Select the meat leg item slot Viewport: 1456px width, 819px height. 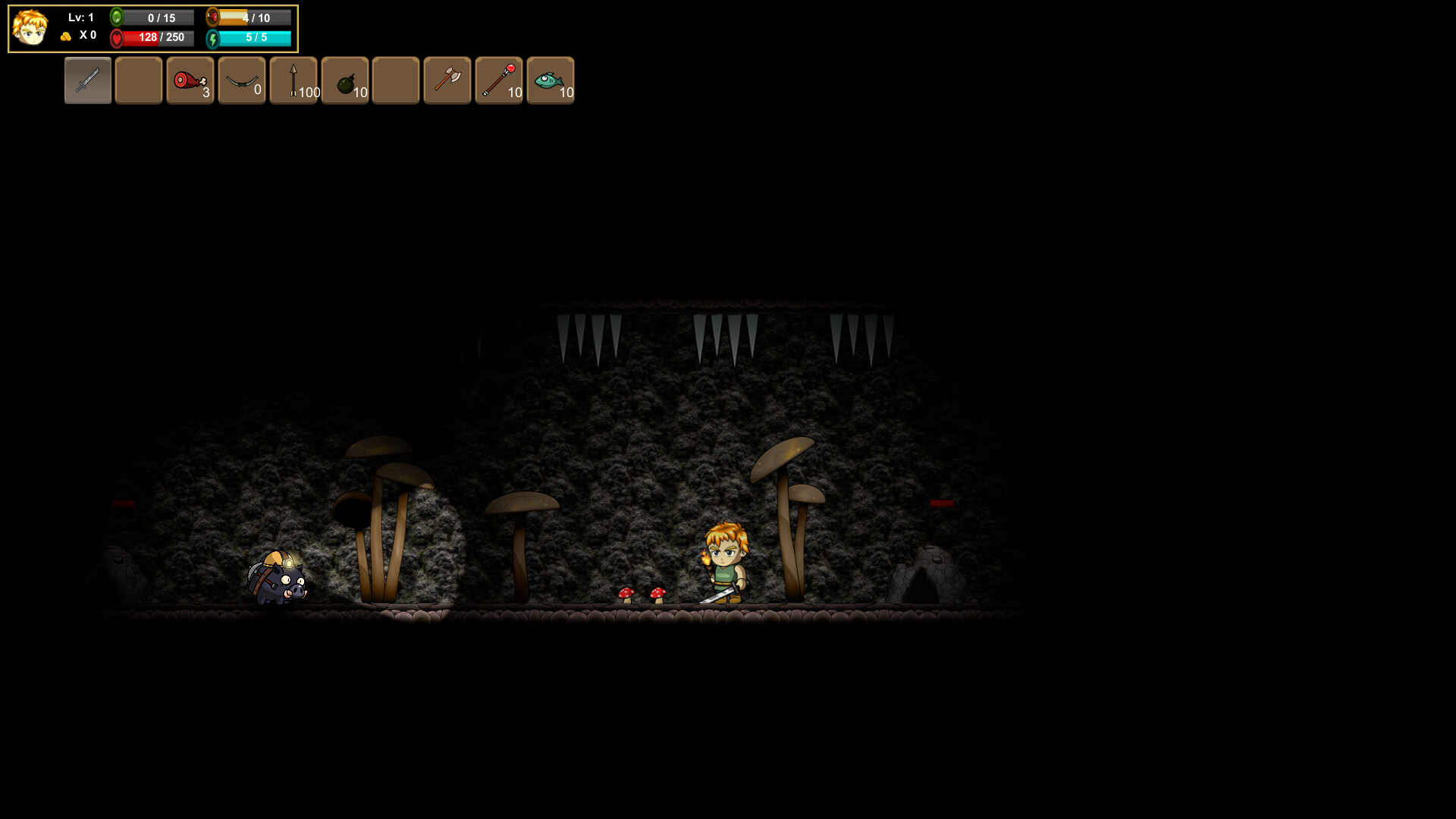190,80
